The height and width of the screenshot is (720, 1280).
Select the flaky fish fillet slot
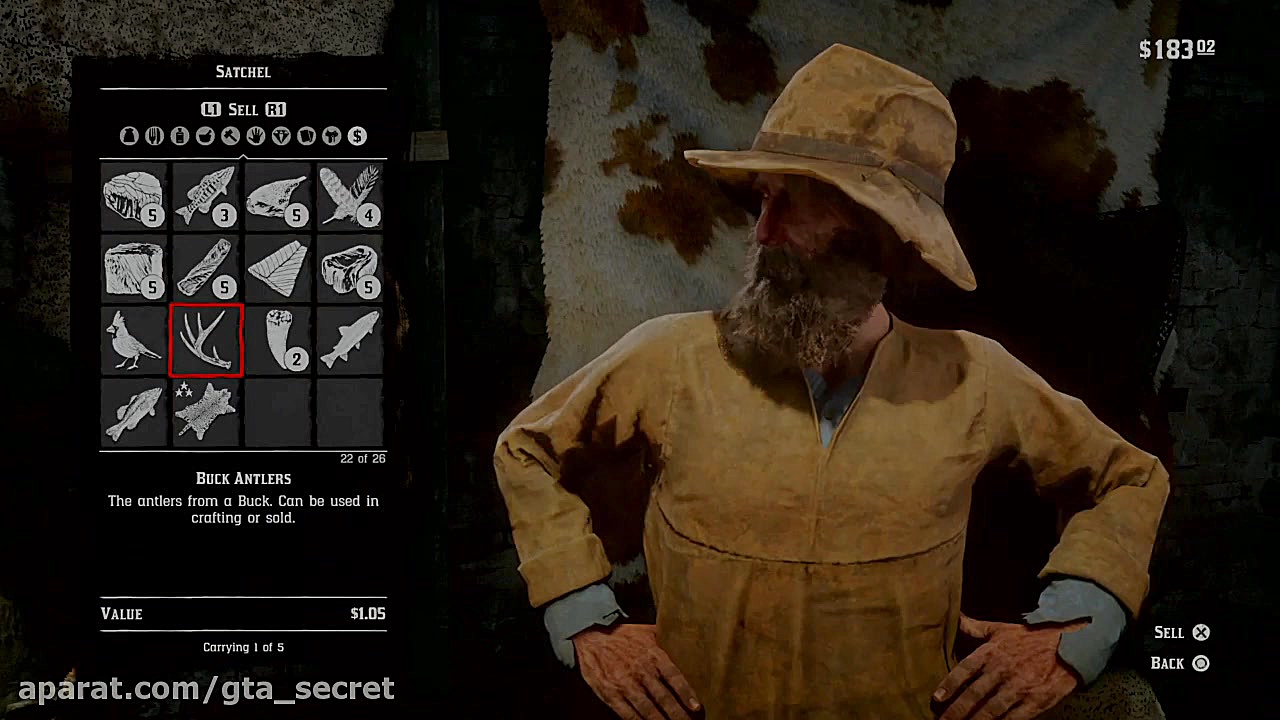278,269
